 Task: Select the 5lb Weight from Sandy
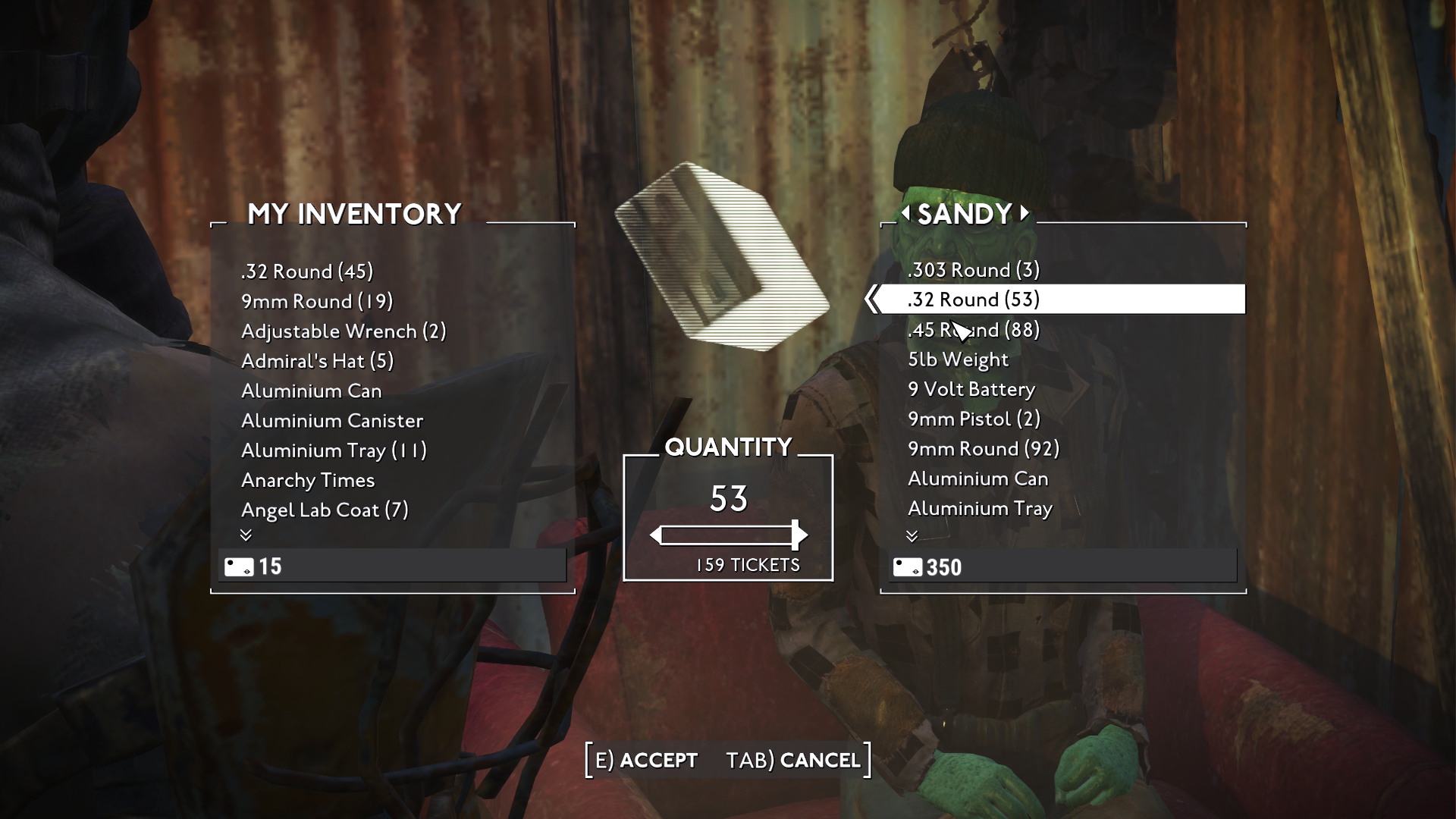pyautogui.click(x=959, y=359)
